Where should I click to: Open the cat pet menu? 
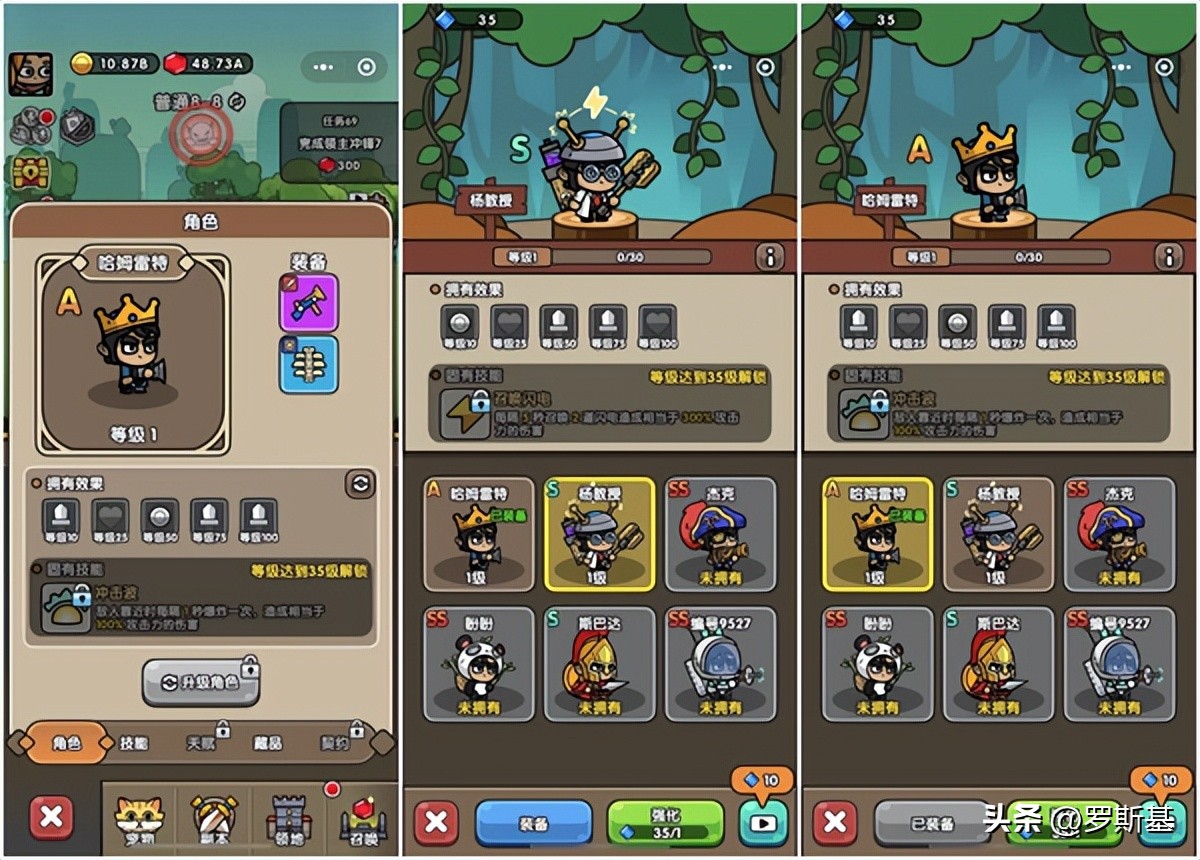139,819
